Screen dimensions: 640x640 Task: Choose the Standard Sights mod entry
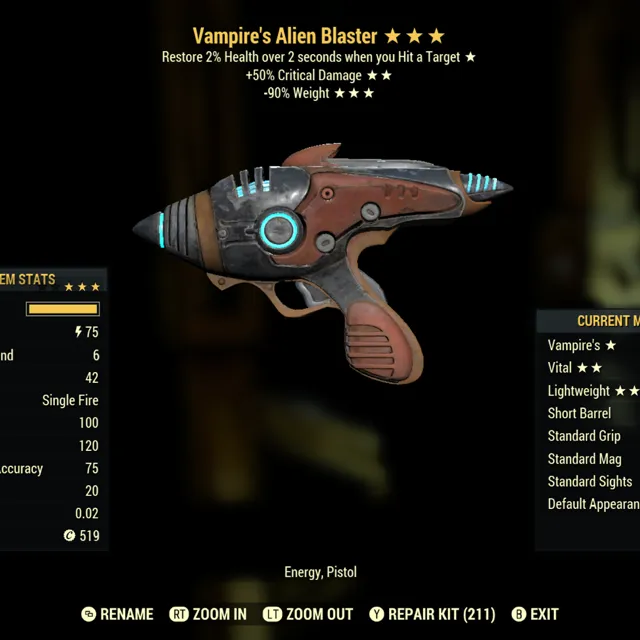click(590, 481)
